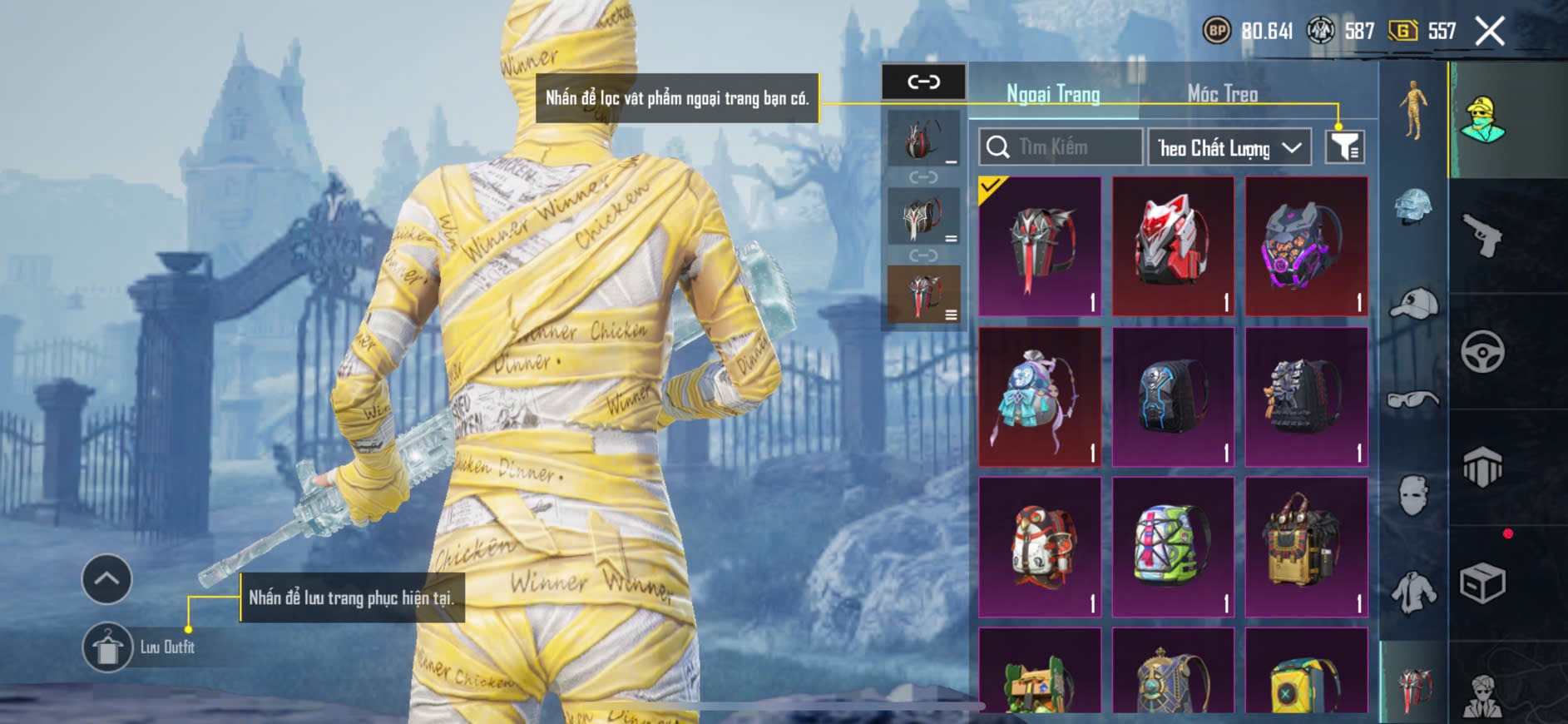This screenshot has height=724, width=1568.
Task: Open the Theo Chất Lượng sort dropdown
Action: (x=1229, y=148)
